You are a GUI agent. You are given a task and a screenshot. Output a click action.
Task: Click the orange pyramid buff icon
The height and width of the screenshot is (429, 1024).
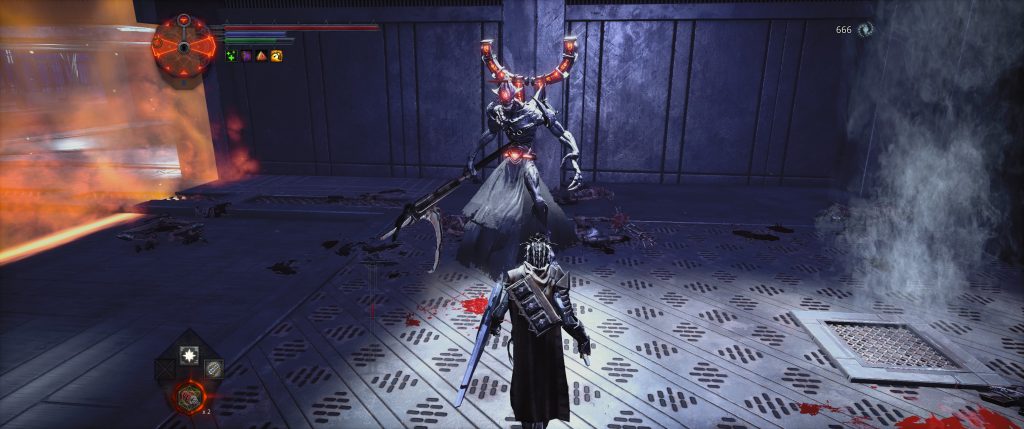261,56
